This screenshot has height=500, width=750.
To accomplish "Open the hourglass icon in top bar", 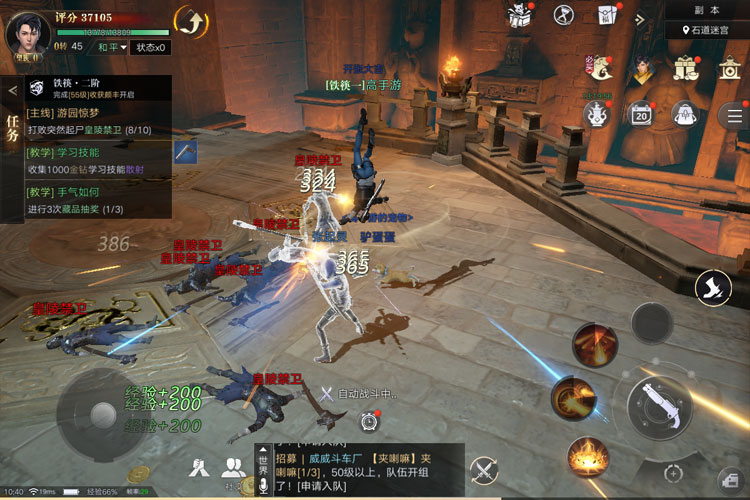I will tap(564, 14).
